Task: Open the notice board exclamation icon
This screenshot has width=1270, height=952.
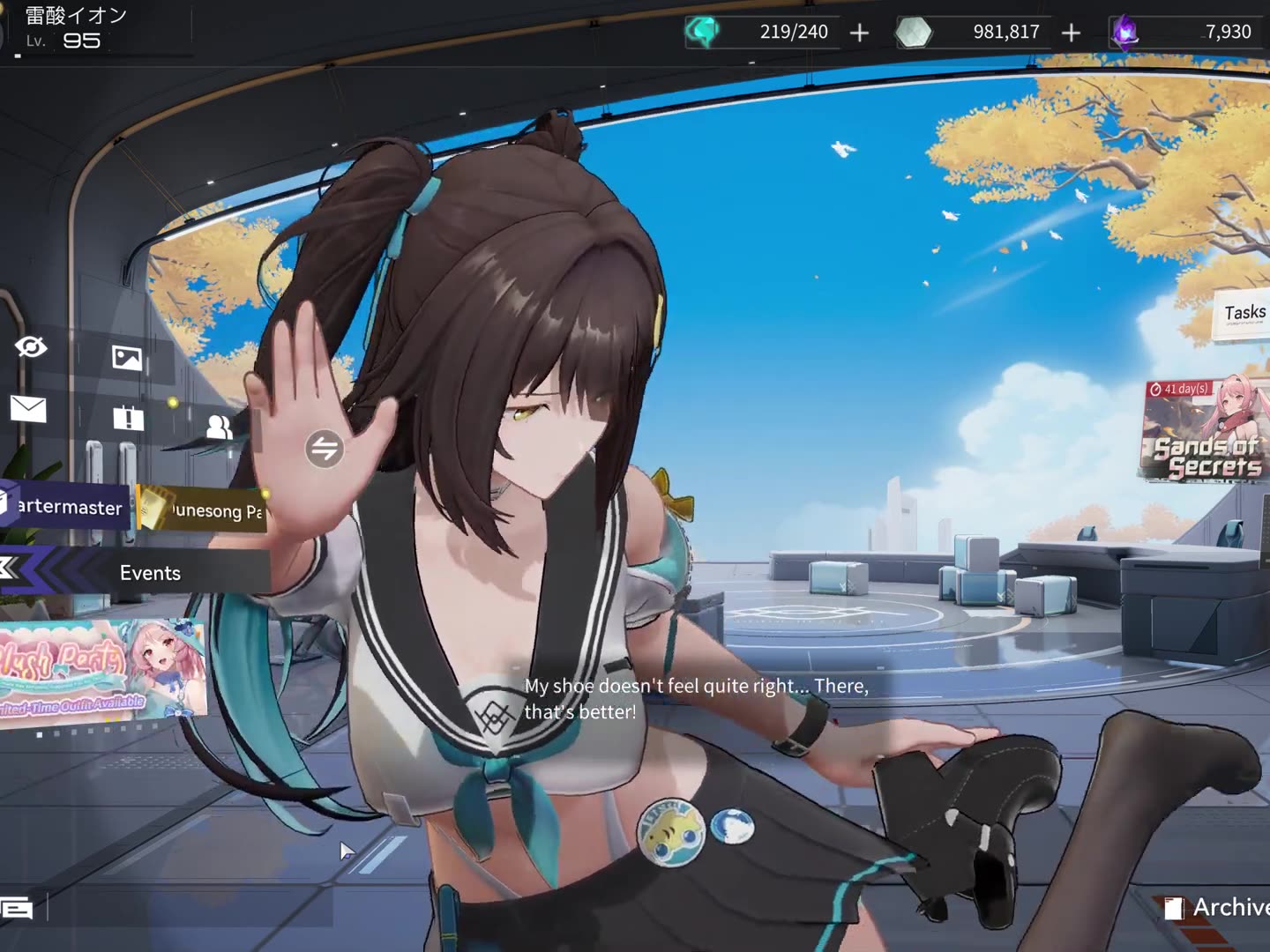Action: click(x=128, y=418)
